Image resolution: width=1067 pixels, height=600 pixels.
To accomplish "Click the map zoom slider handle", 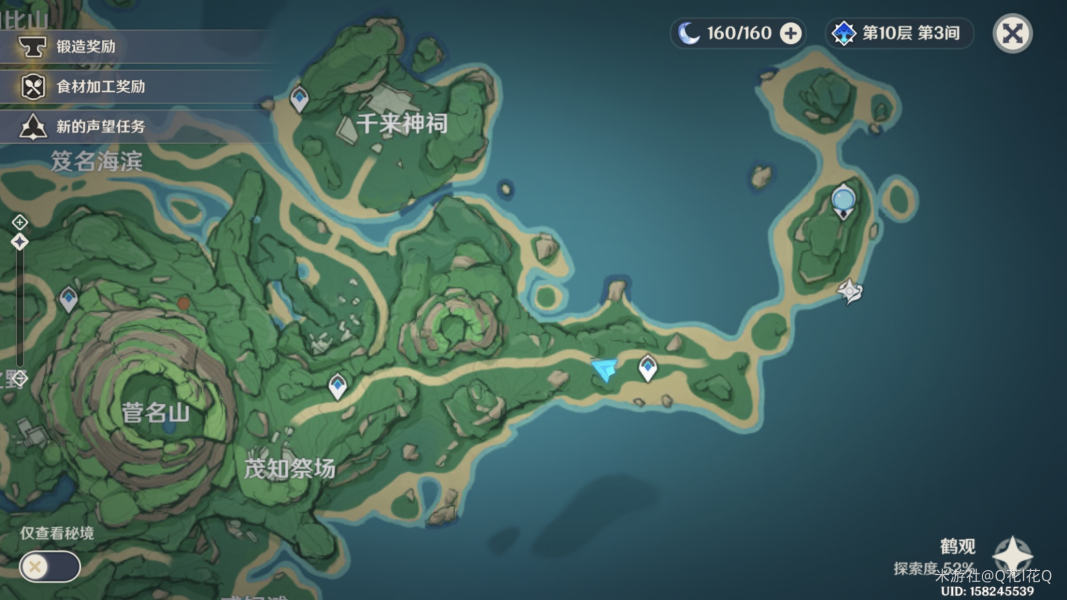I will [x=19, y=242].
